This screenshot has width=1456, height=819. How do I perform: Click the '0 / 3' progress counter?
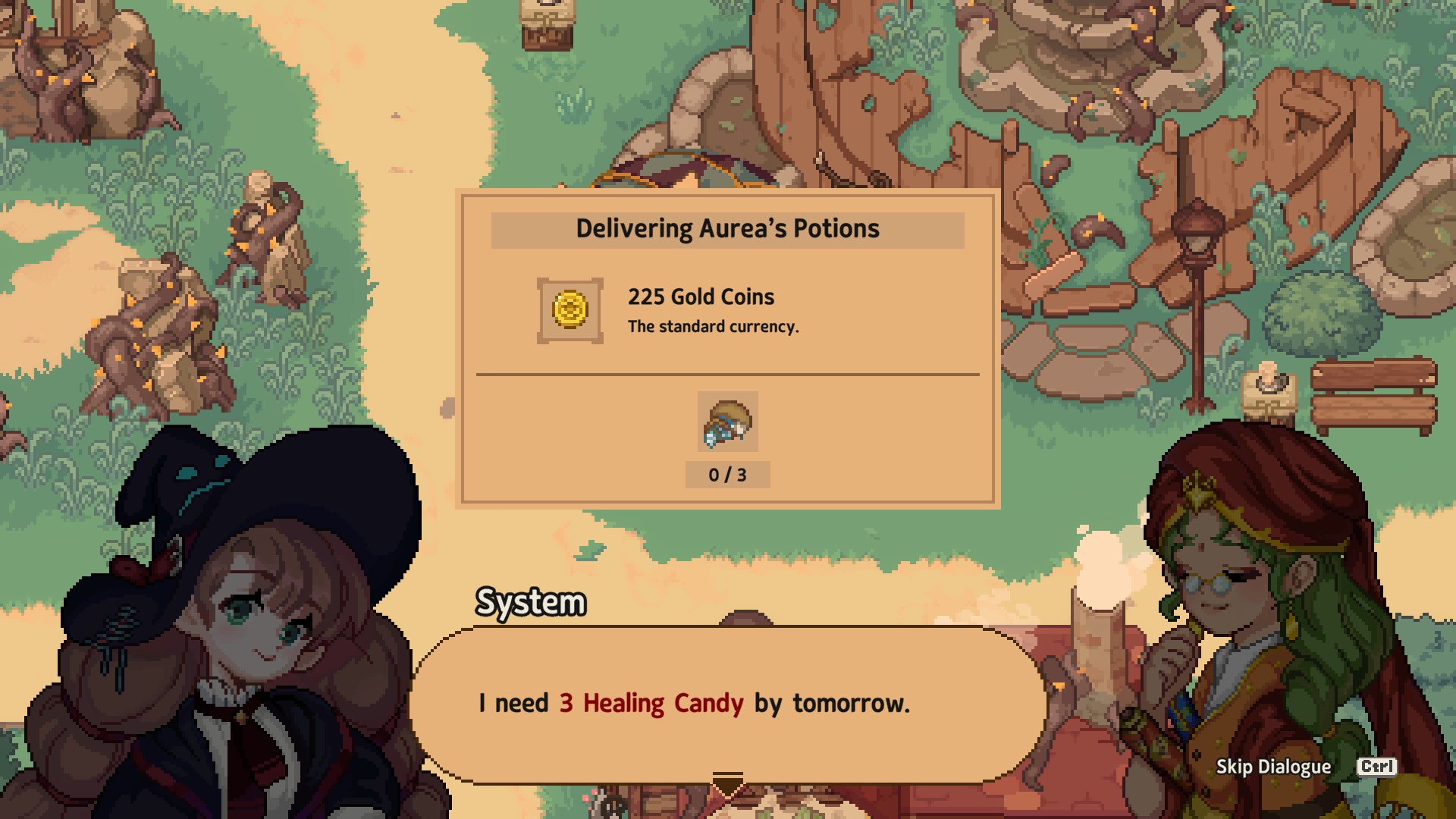point(726,474)
